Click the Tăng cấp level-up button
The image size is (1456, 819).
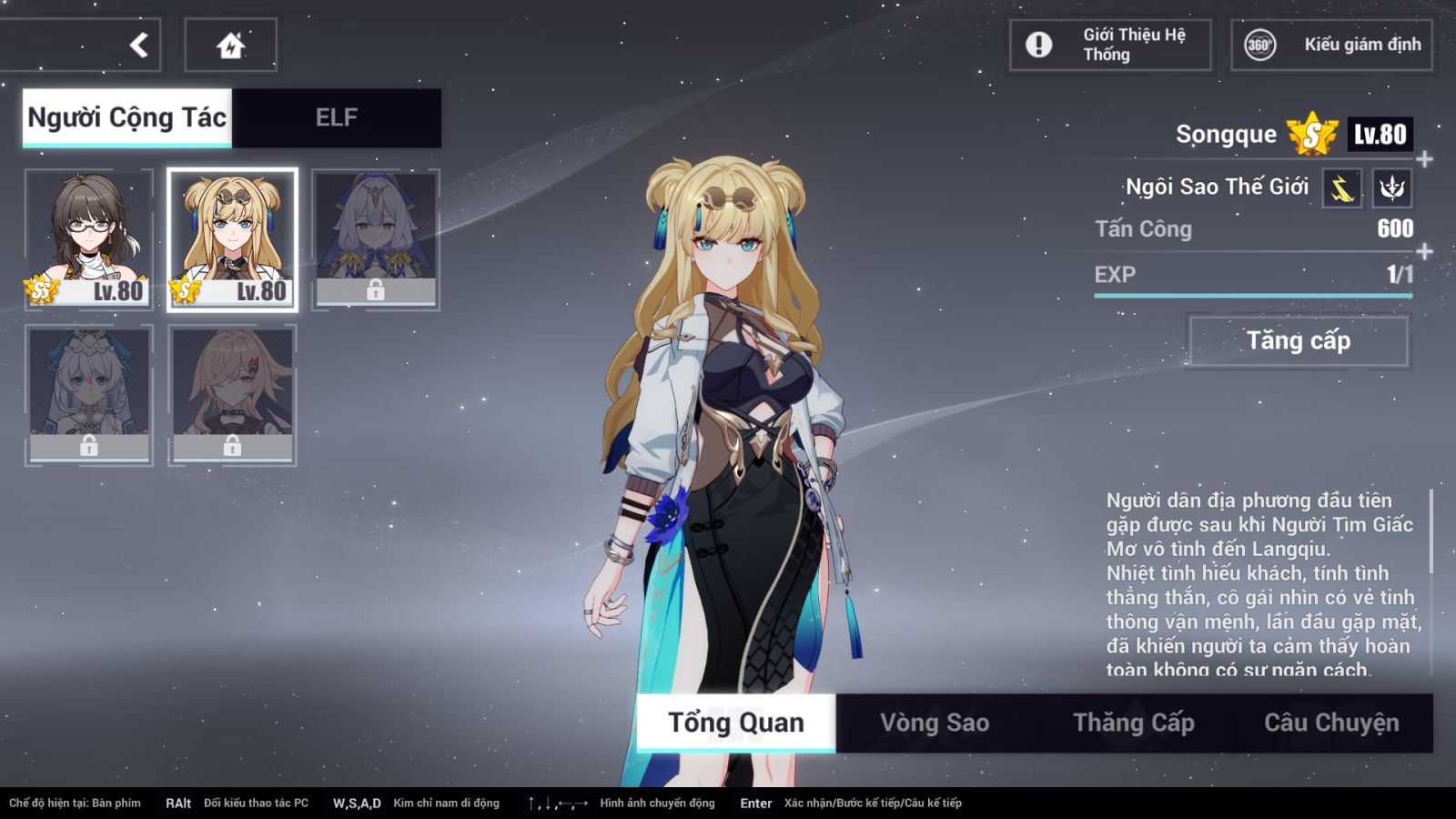(x=1299, y=341)
